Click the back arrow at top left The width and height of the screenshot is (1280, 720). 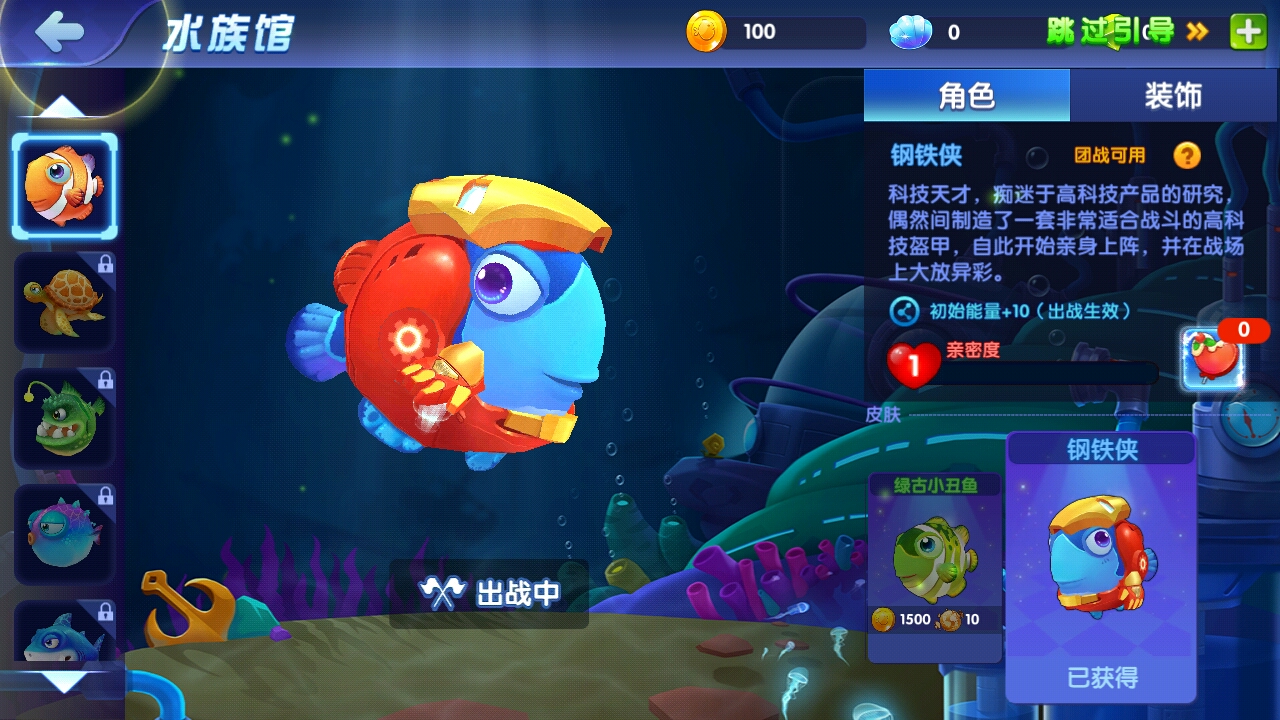coord(58,30)
